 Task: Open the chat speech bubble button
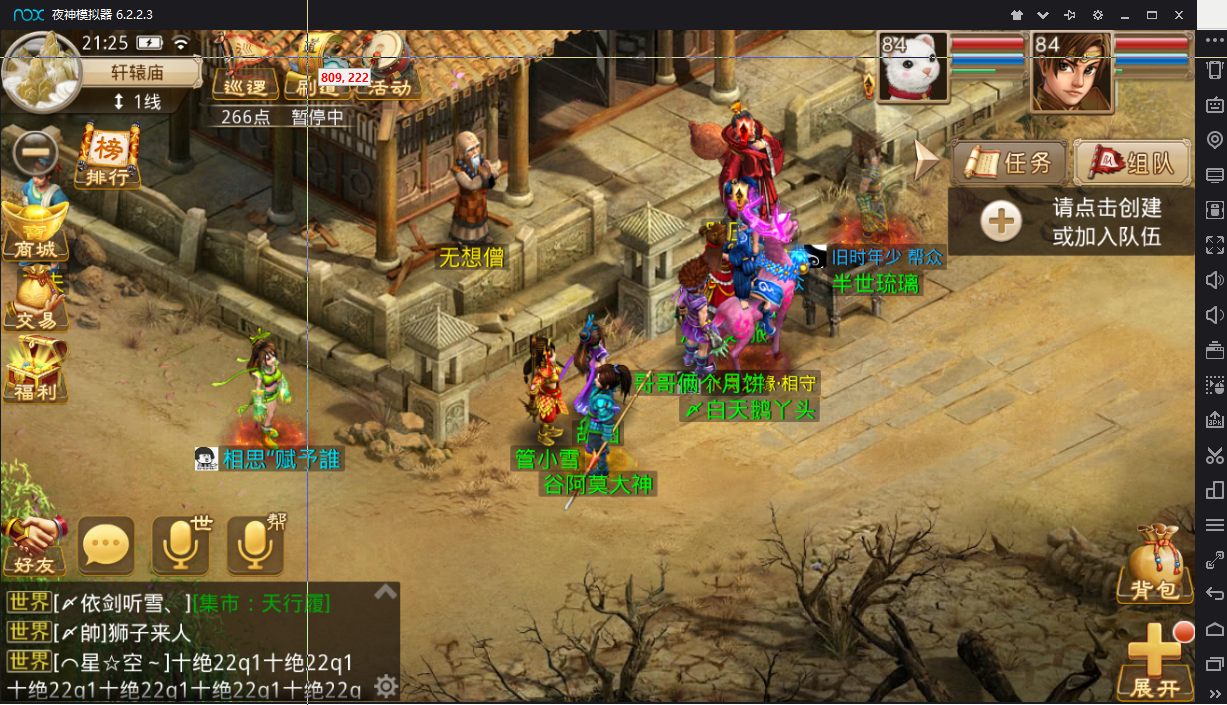click(x=106, y=546)
